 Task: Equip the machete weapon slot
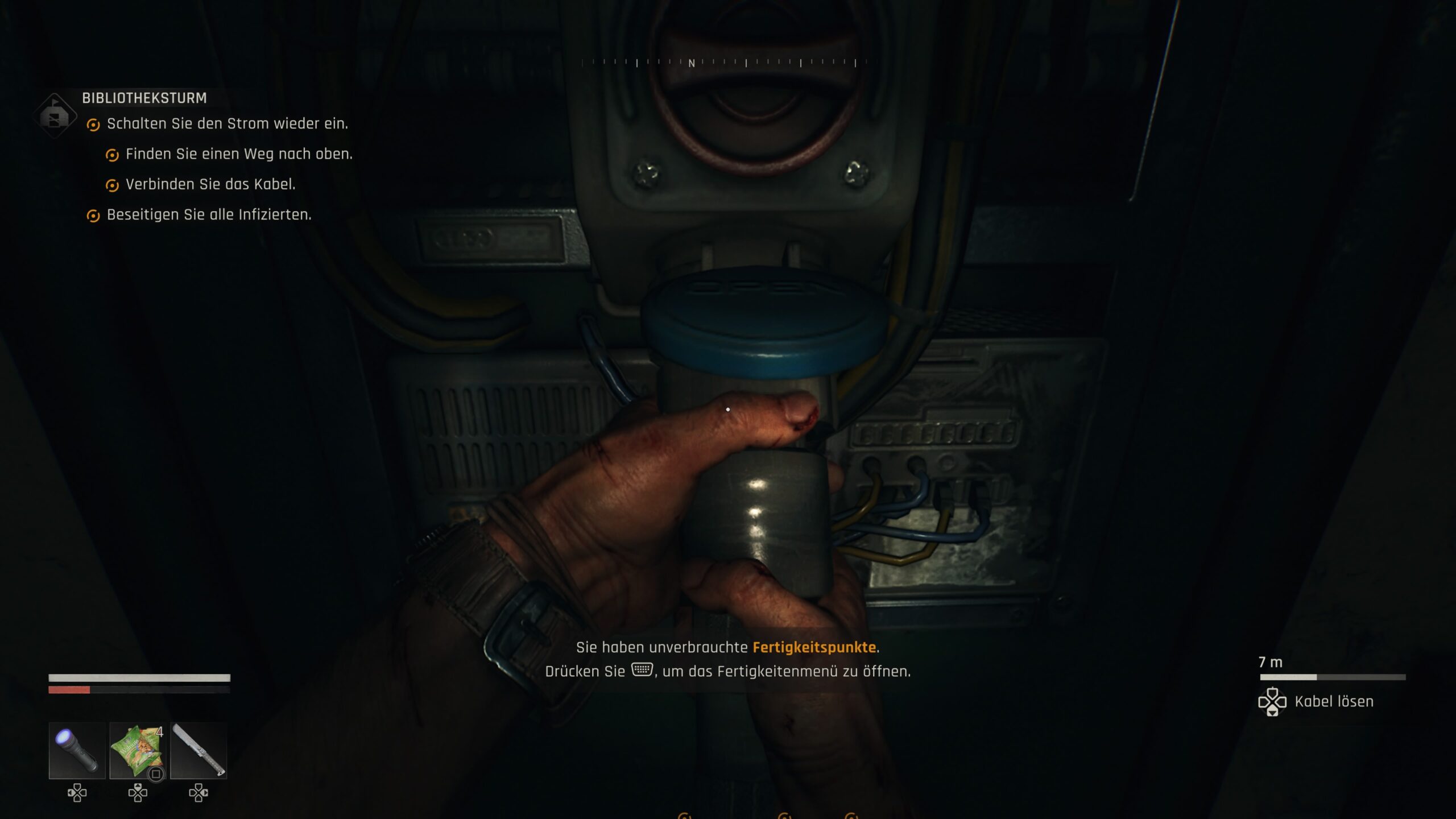tap(198, 750)
